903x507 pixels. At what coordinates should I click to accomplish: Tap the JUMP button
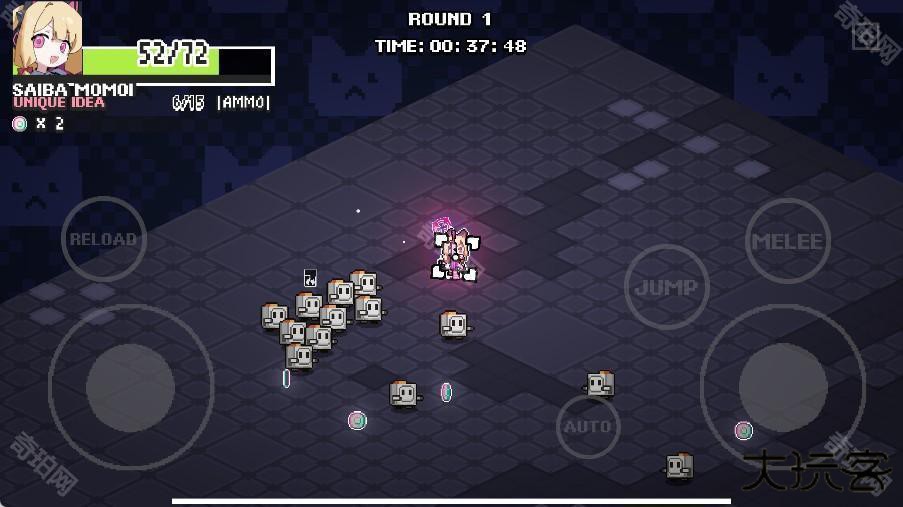tap(666, 288)
